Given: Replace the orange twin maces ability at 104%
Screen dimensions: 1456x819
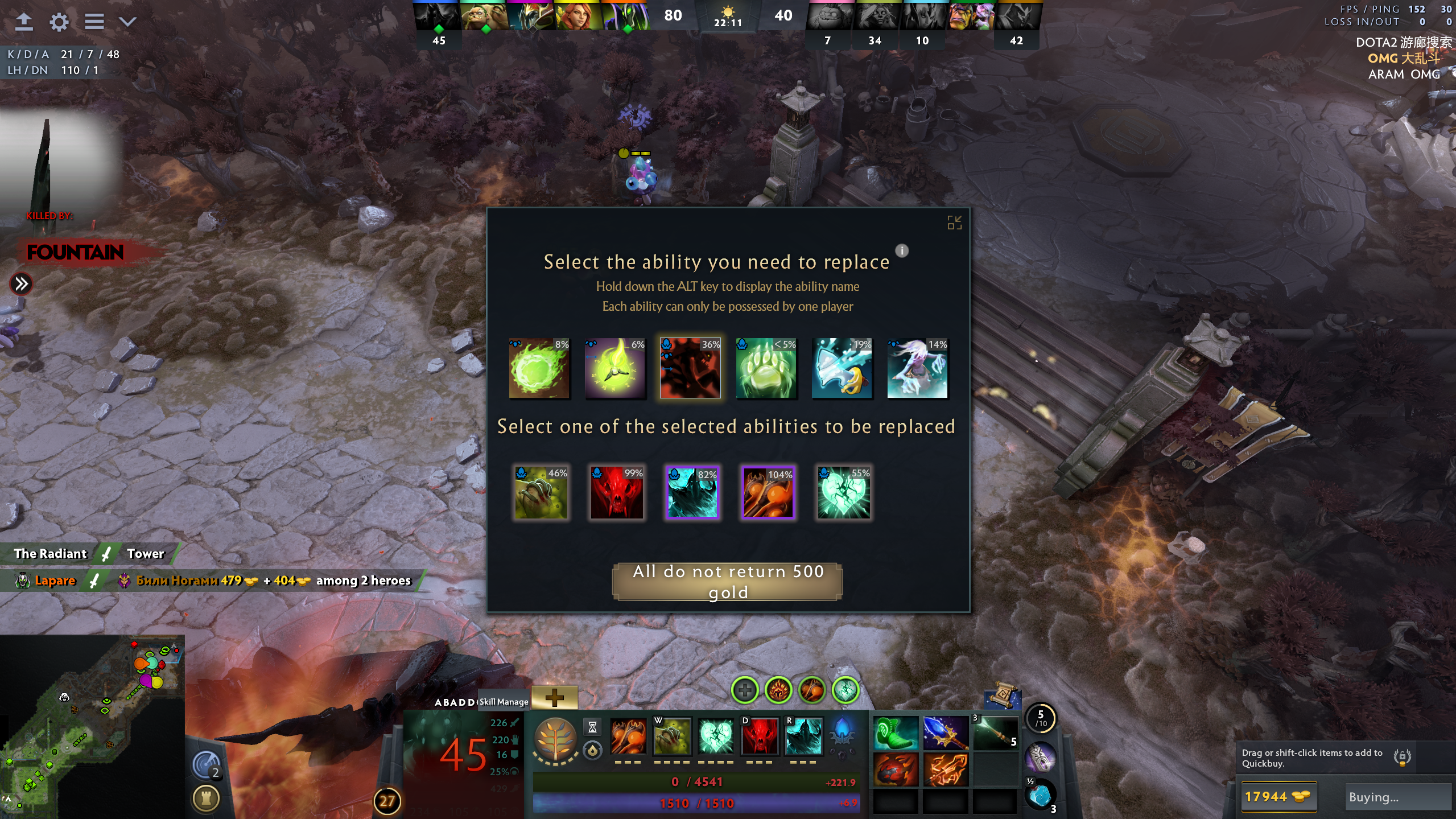Looking at the screenshot, I should pos(768,492).
